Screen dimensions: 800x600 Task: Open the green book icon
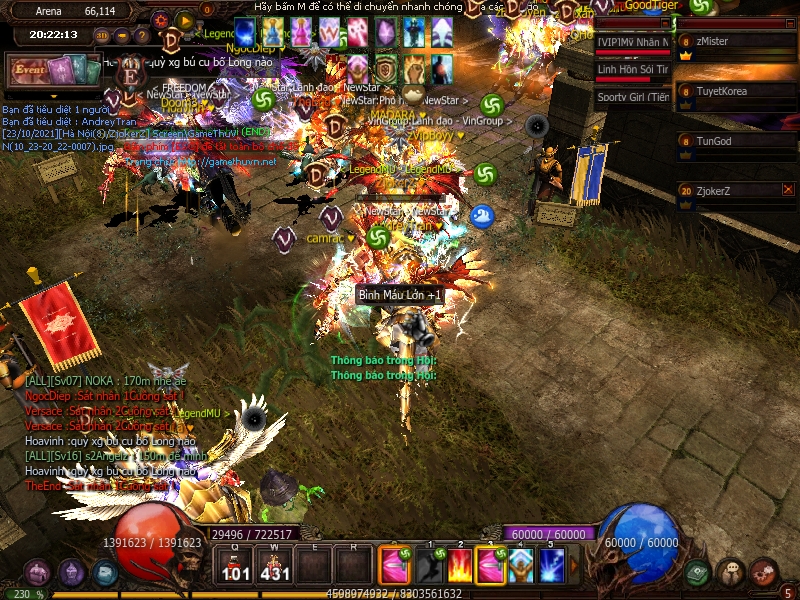coord(697,573)
